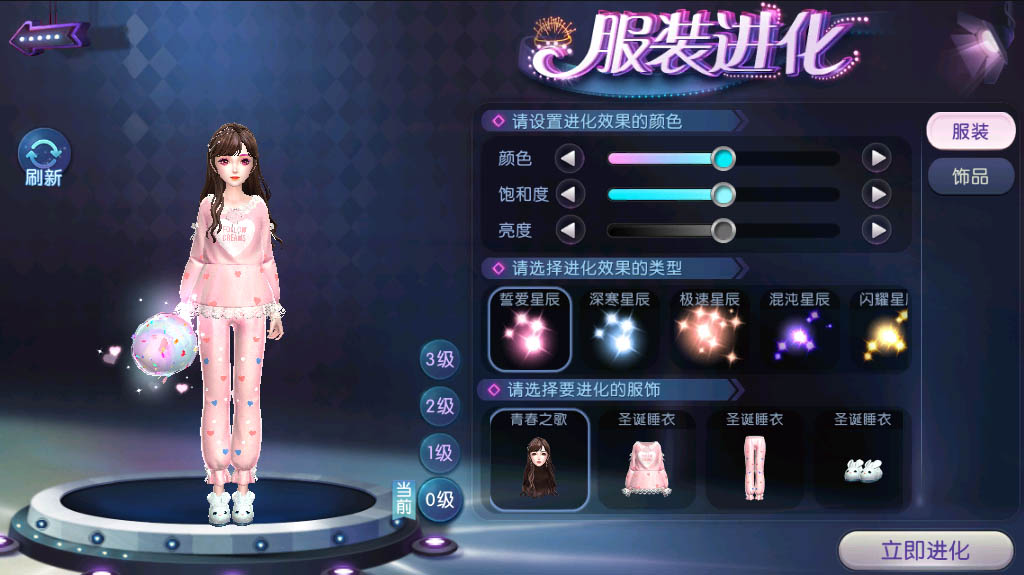Increase 饱和度 with the right arrow
Viewport: 1024px width, 575px height.
[876, 194]
